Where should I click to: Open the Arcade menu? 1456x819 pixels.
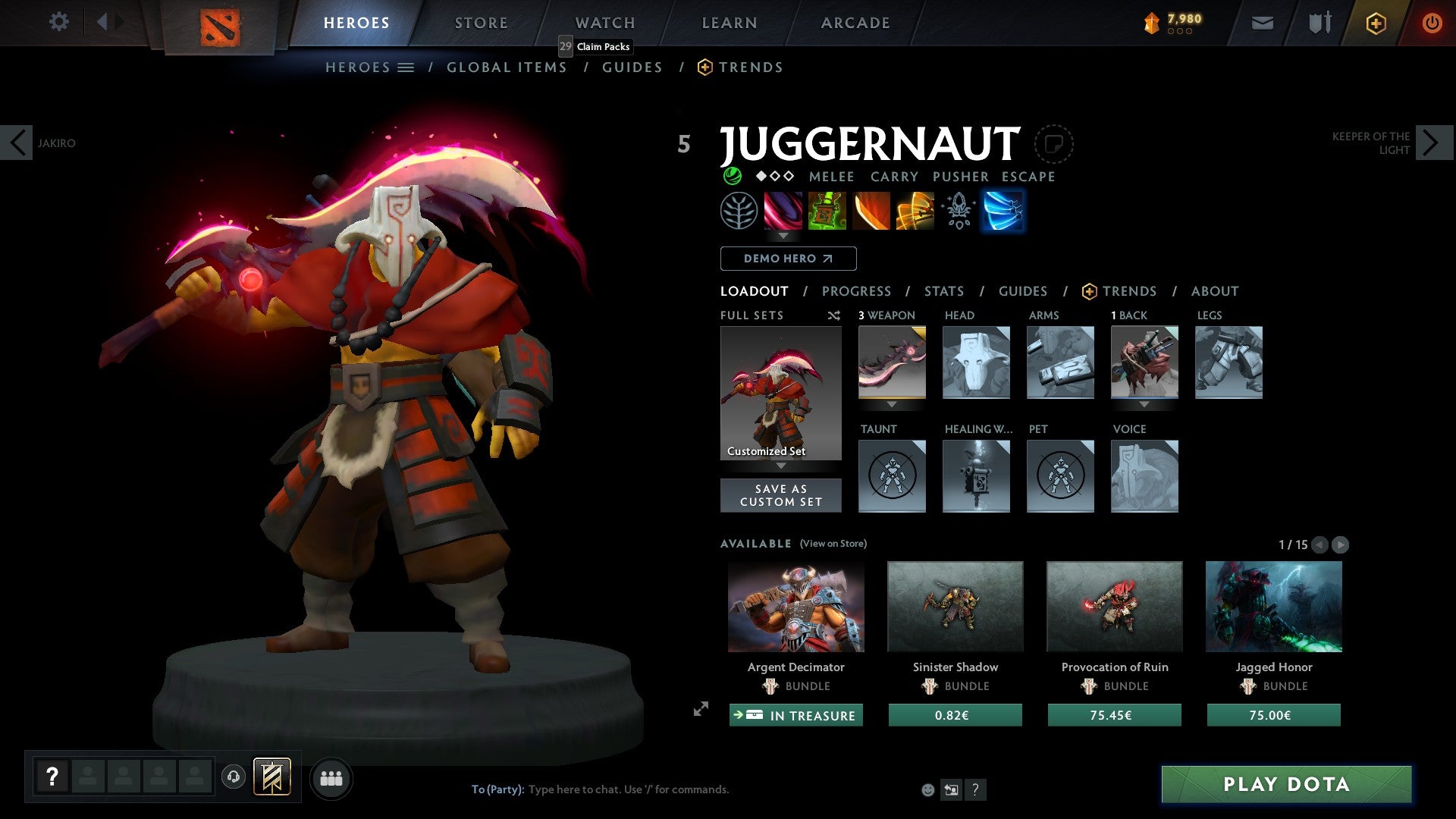tap(855, 23)
